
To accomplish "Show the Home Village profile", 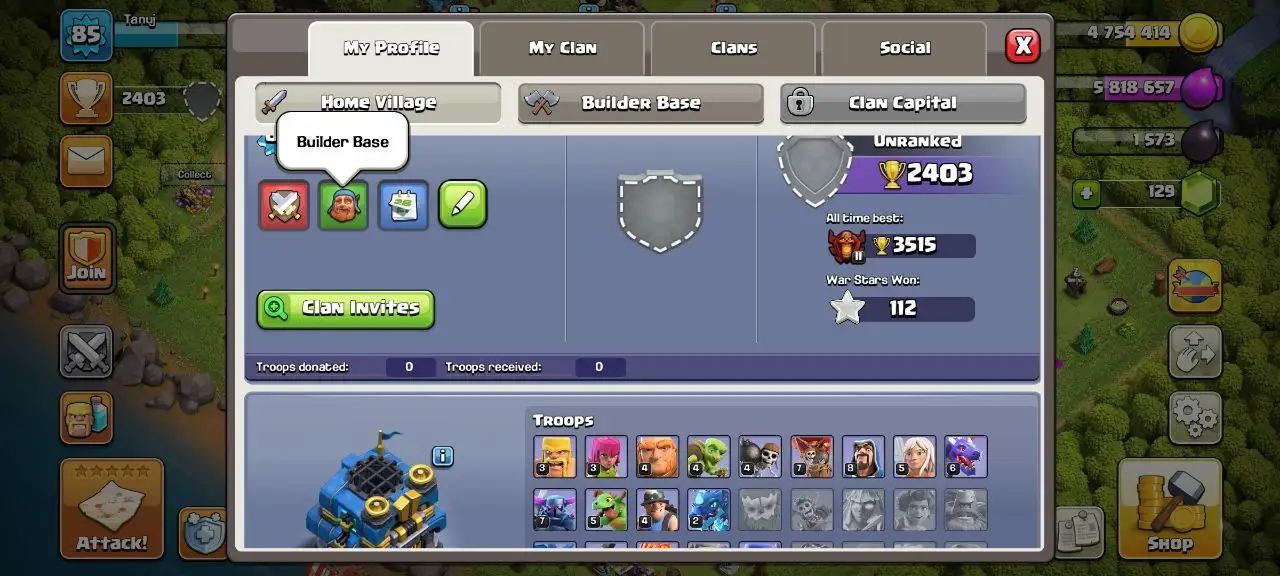I will click(x=378, y=102).
